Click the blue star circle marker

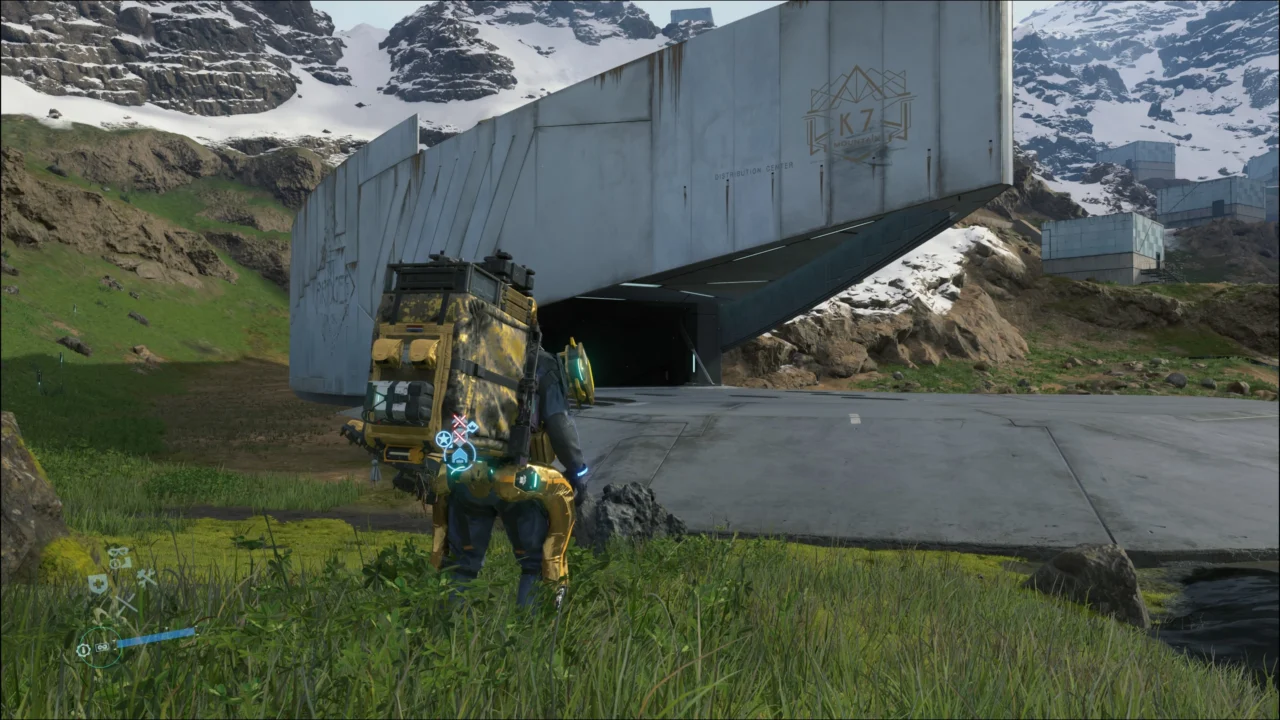click(x=444, y=439)
